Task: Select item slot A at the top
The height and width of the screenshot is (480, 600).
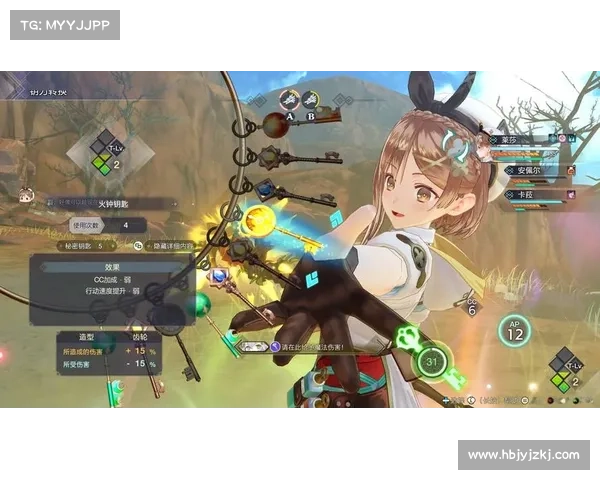Action: [290, 101]
